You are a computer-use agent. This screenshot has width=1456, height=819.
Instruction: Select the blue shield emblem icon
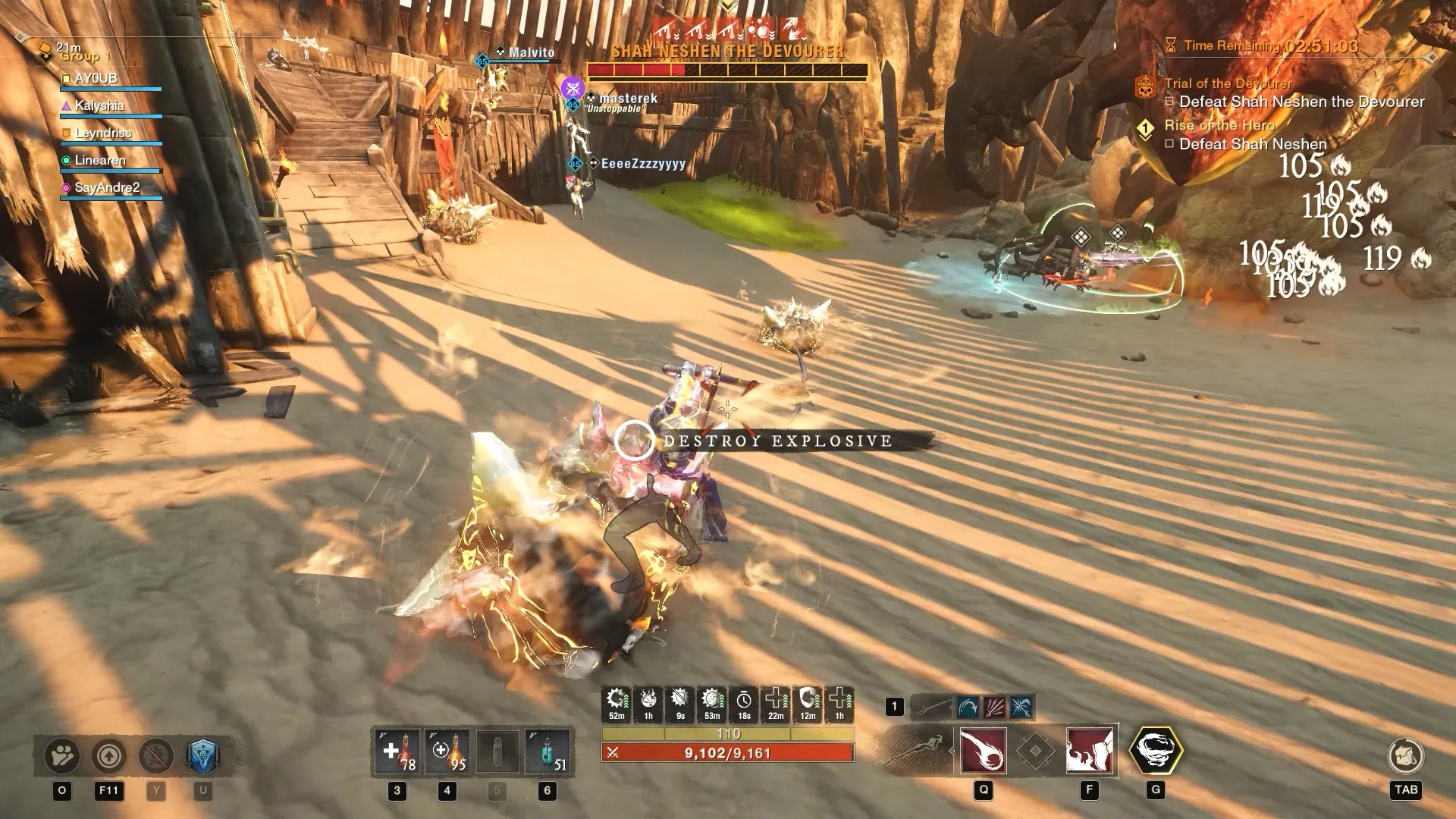point(202,755)
